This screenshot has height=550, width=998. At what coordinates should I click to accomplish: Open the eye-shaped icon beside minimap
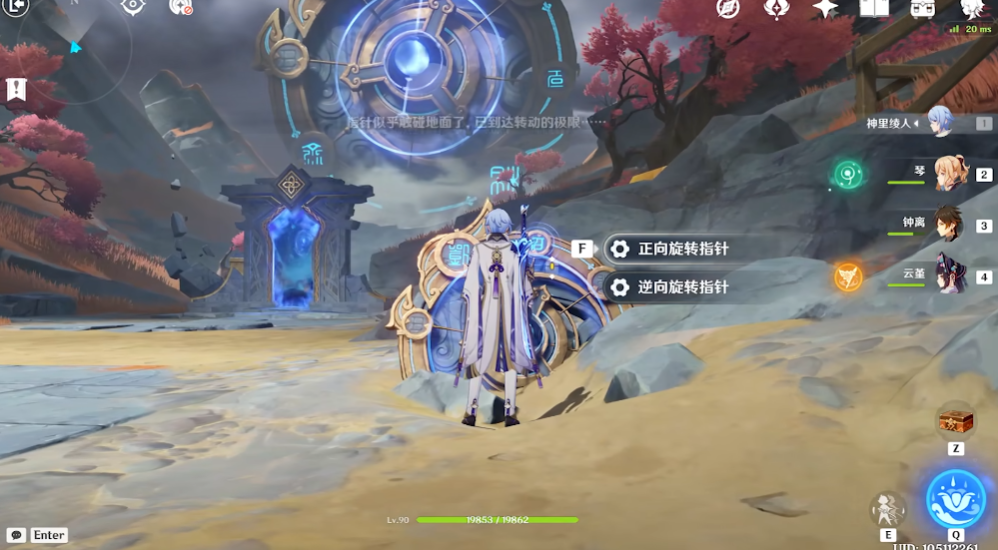click(x=132, y=6)
